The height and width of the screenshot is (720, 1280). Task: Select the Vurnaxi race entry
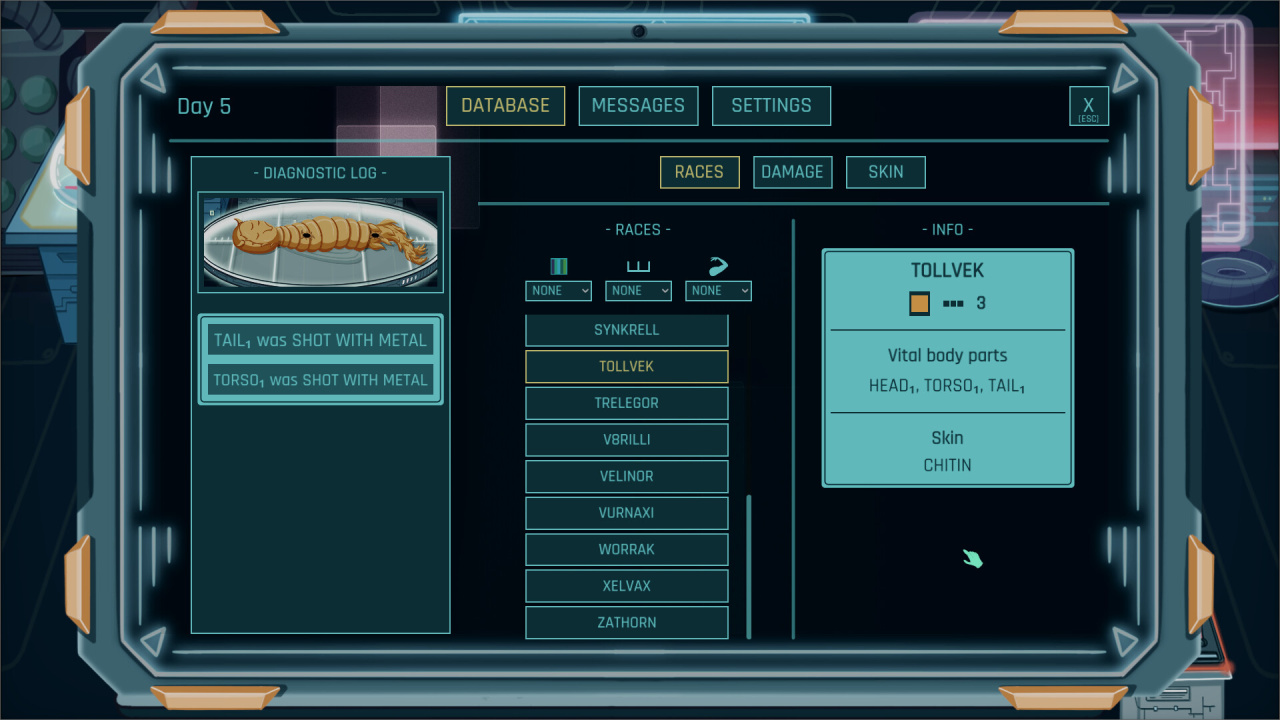[x=627, y=513]
